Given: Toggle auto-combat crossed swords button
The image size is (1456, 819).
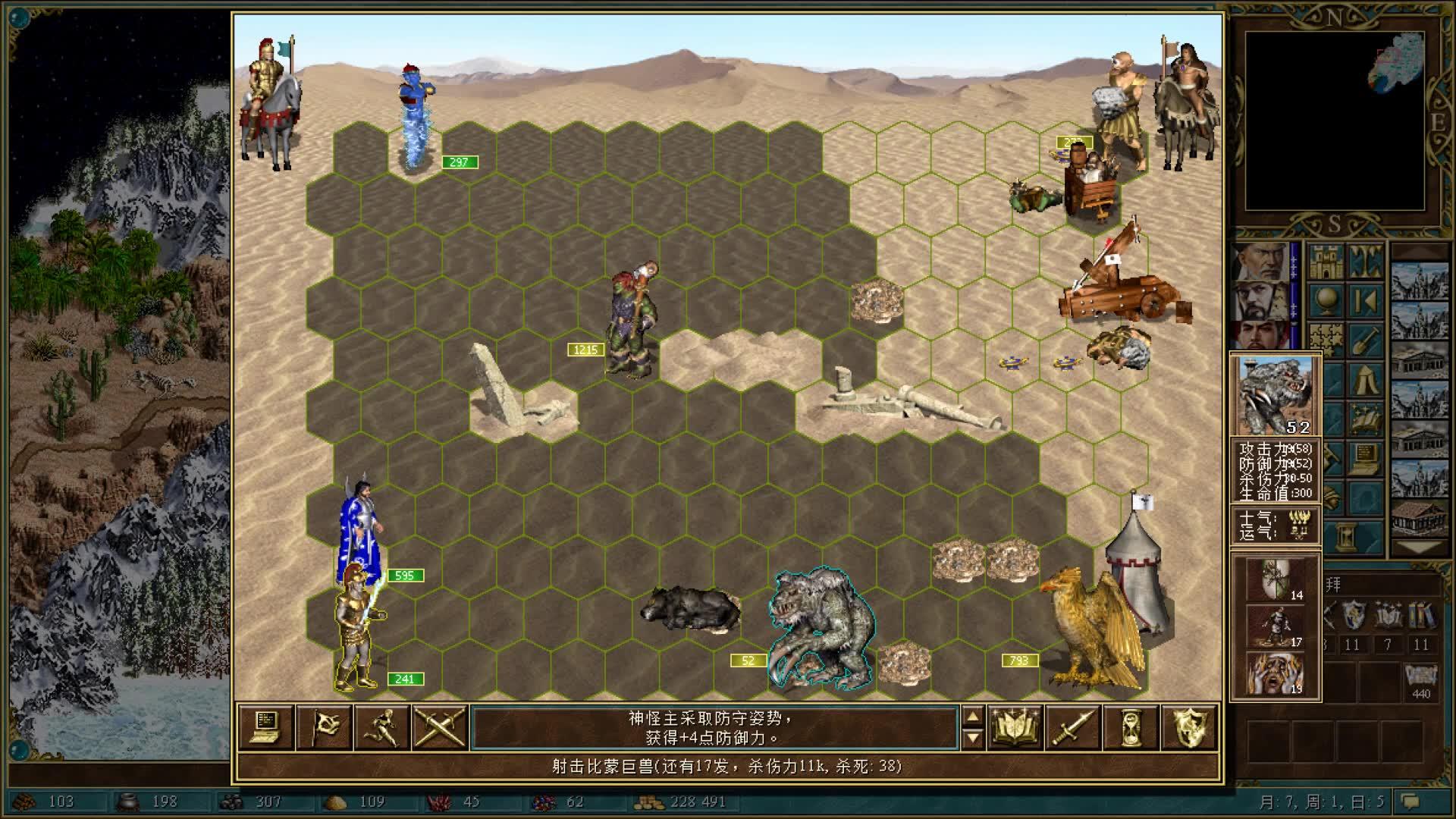Looking at the screenshot, I should tap(440, 728).
